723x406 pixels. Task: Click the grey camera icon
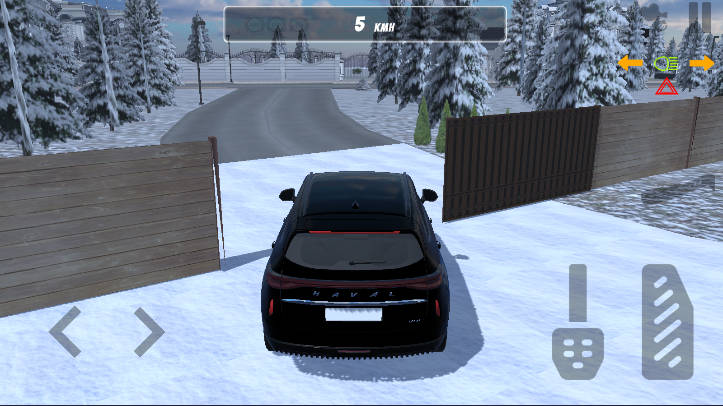(x=655, y=12)
